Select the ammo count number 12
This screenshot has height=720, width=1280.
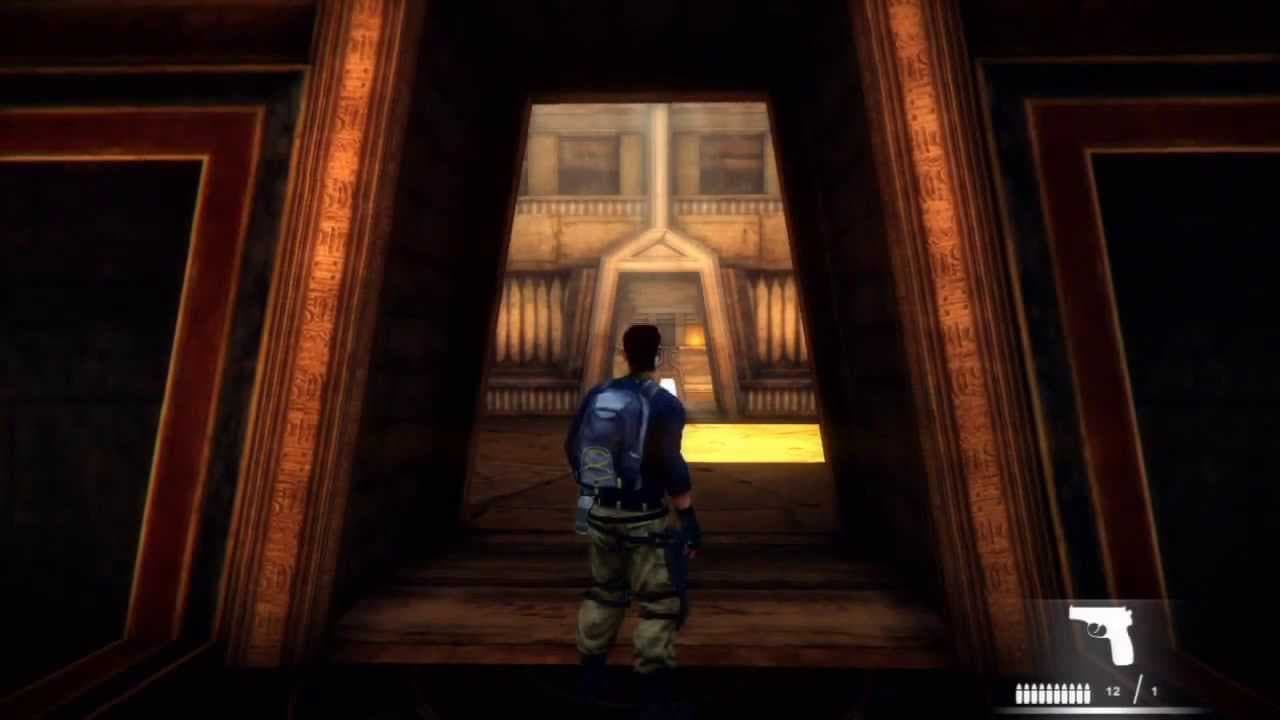click(1113, 692)
